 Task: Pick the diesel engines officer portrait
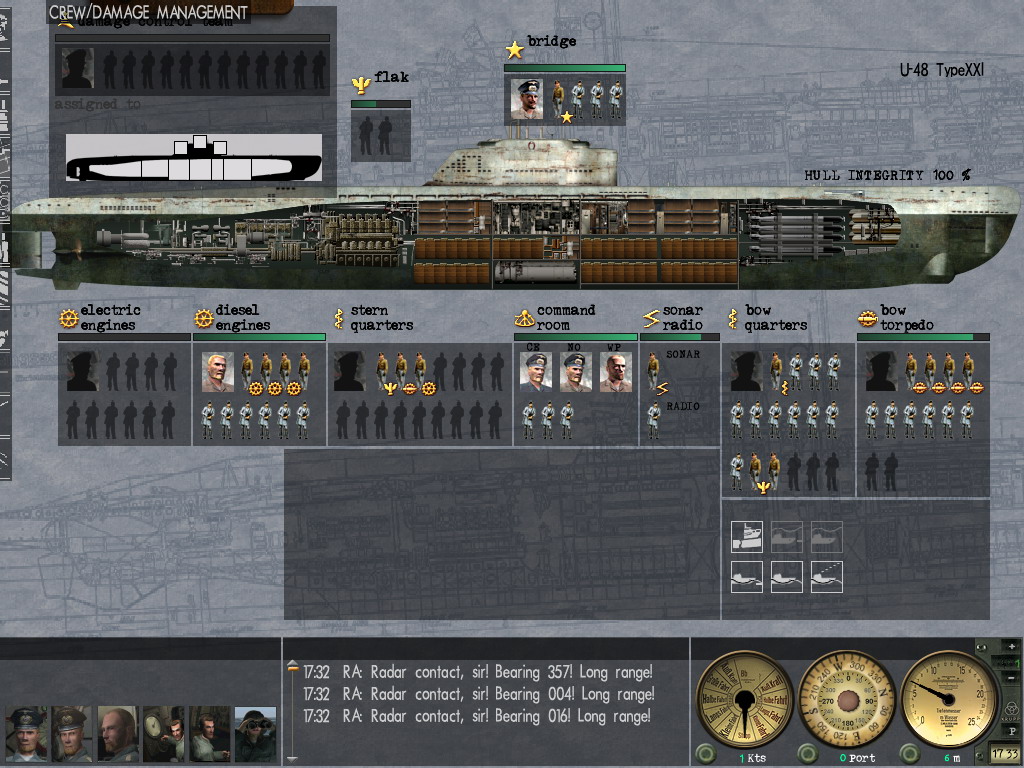(217, 371)
